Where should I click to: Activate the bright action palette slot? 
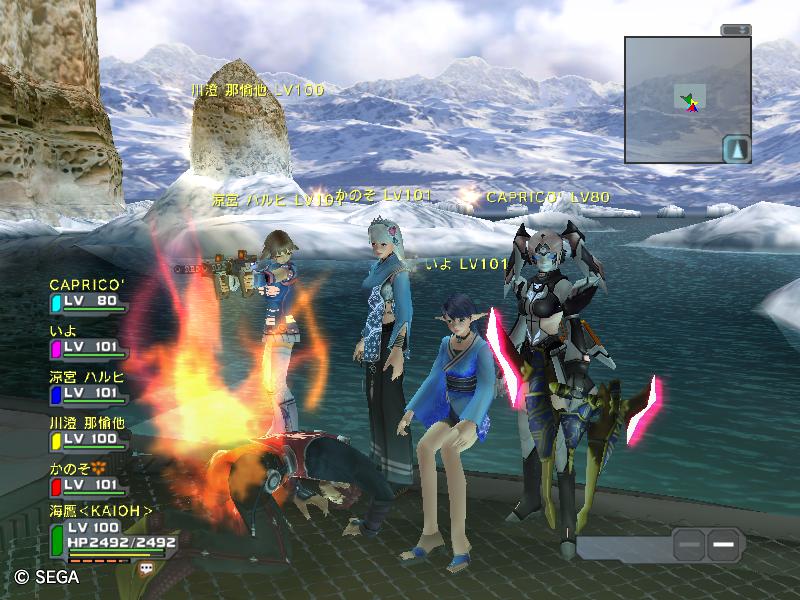(x=725, y=545)
